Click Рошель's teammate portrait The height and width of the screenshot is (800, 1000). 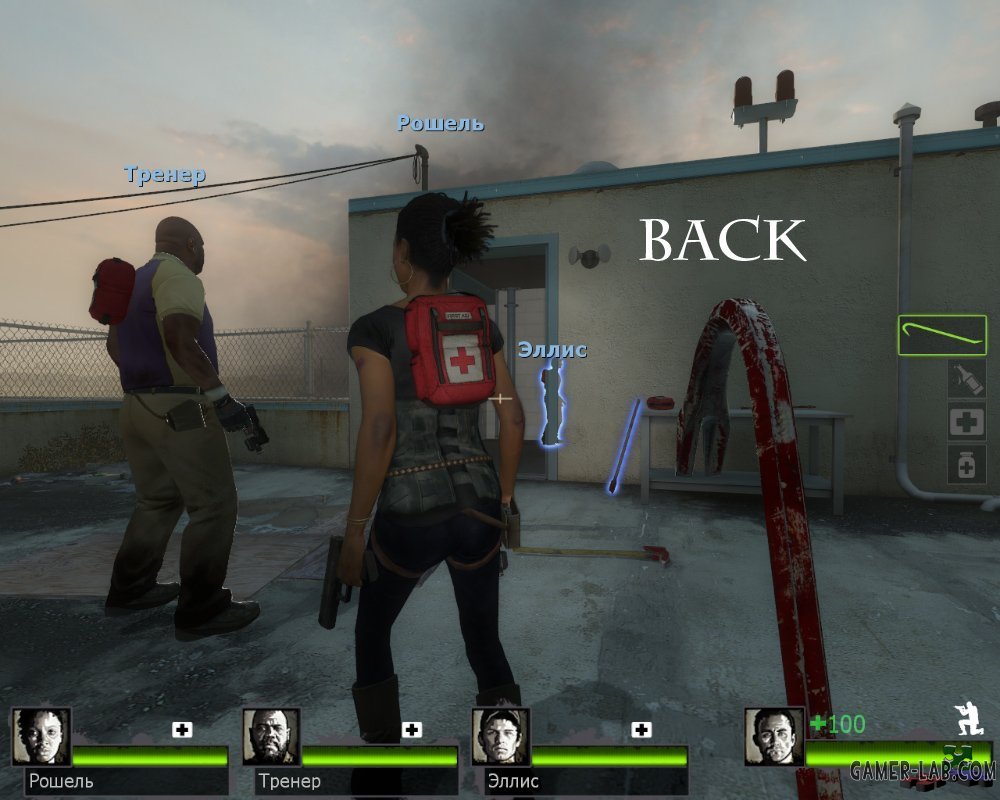coord(42,737)
